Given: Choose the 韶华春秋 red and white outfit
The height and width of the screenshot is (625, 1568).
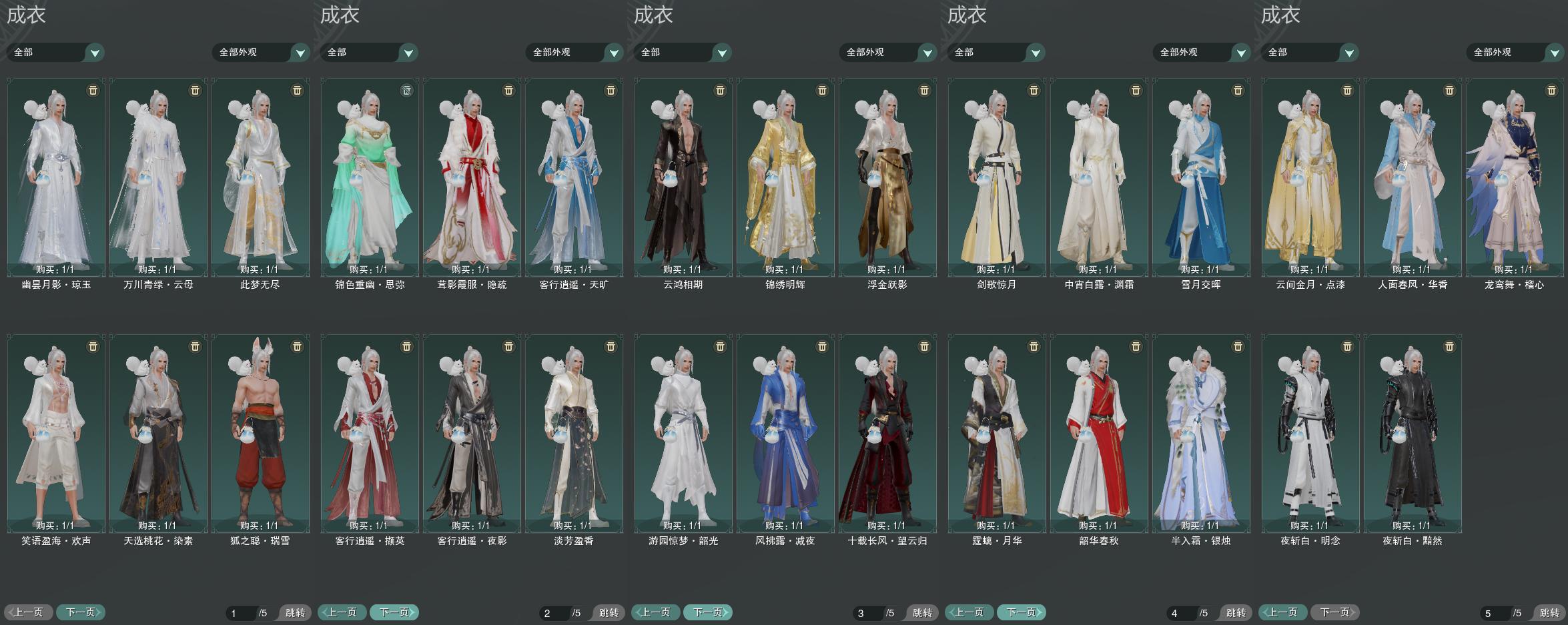Looking at the screenshot, I should coord(1099,434).
